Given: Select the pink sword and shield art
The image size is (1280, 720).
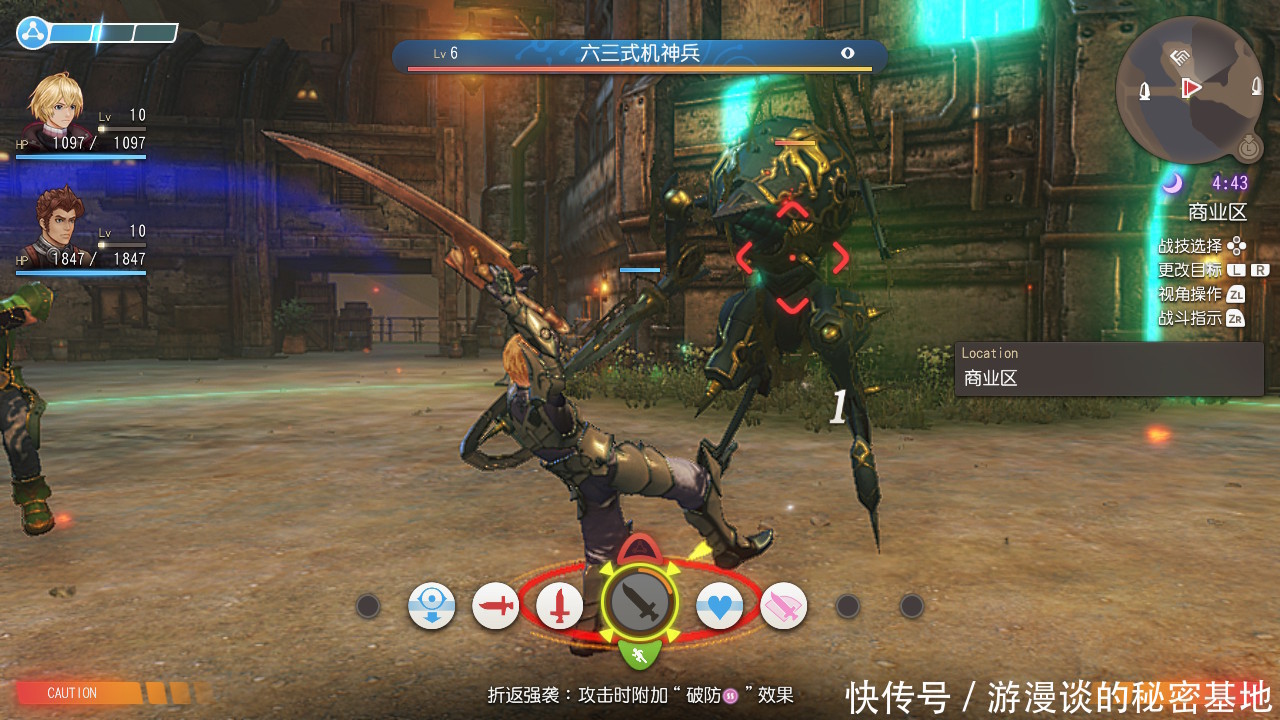Looking at the screenshot, I should click(783, 606).
